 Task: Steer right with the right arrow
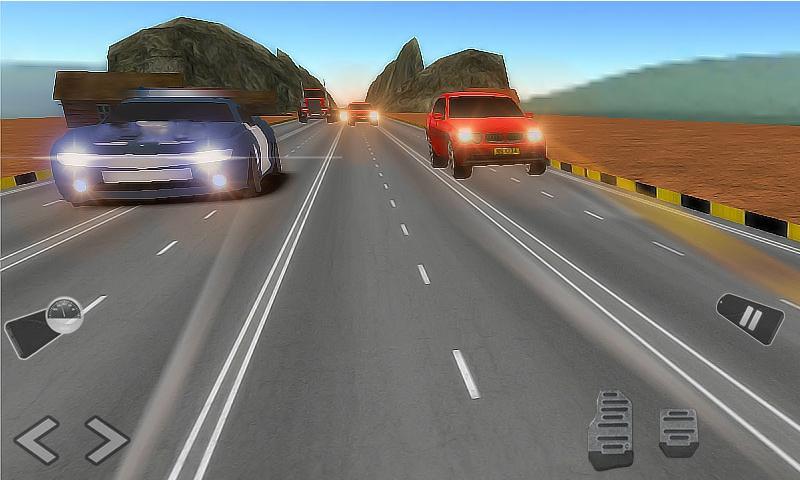106,440
